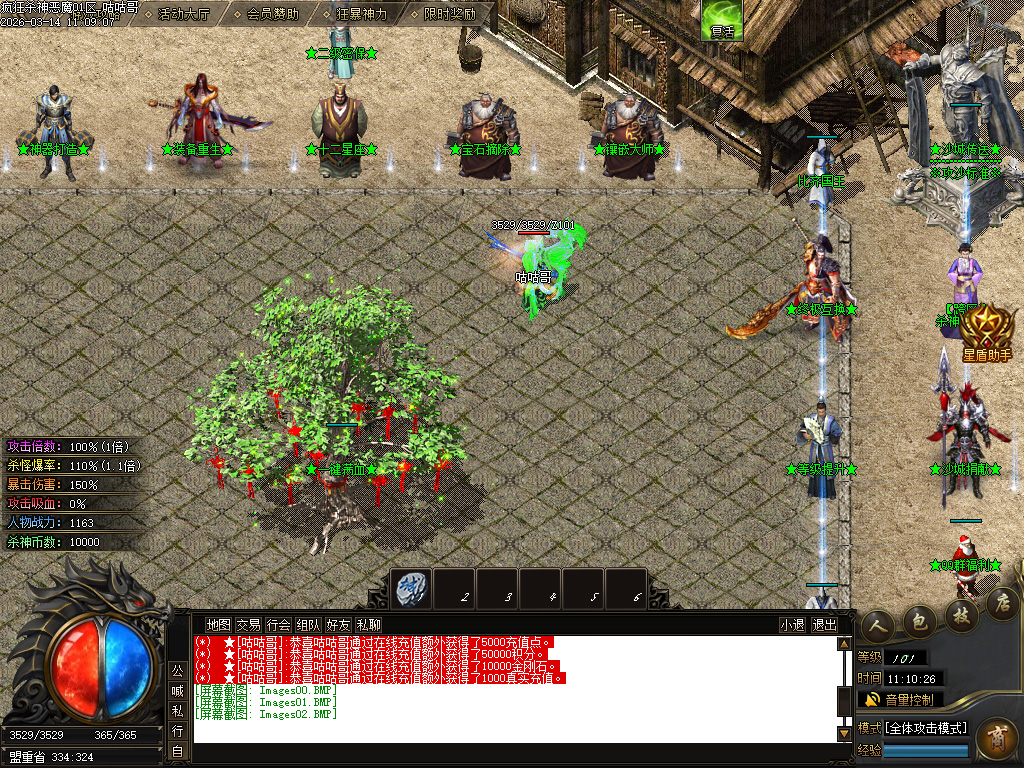Click the 交易 trade button

click(248, 625)
